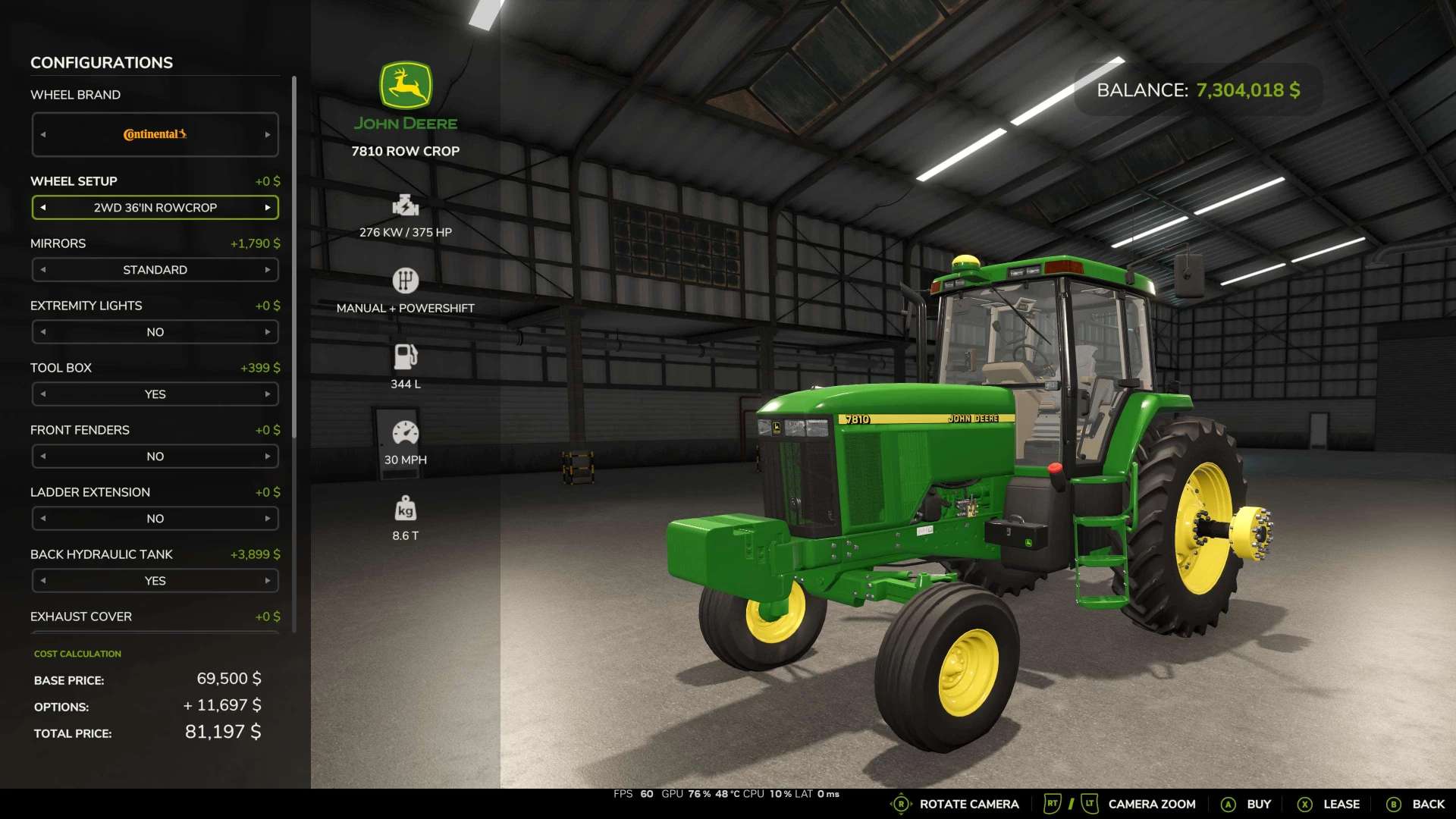Viewport: 1456px width, 819px height.
Task: Choose next wheel setup option
Action: click(x=268, y=208)
